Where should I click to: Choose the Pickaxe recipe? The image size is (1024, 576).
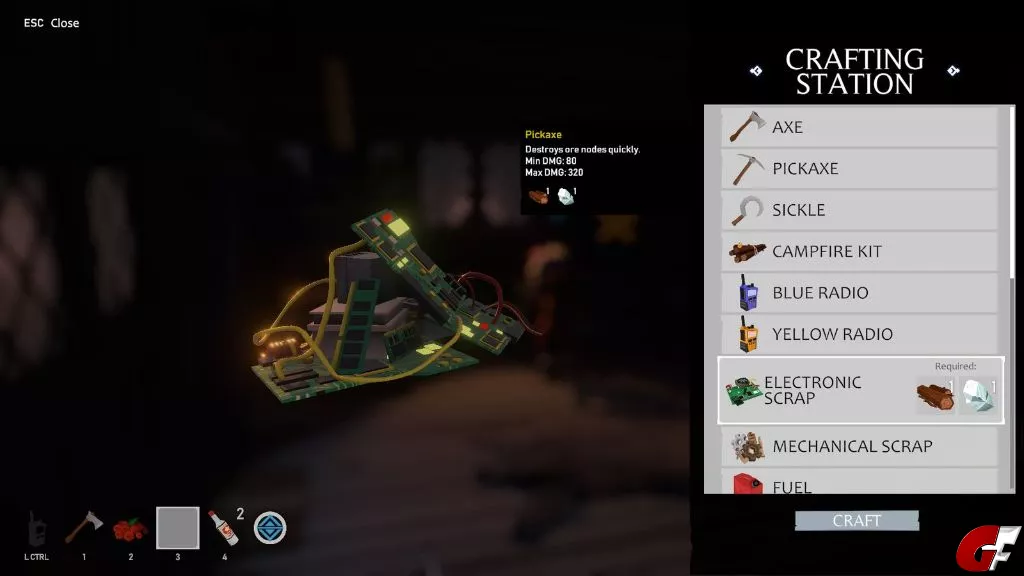(860, 168)
